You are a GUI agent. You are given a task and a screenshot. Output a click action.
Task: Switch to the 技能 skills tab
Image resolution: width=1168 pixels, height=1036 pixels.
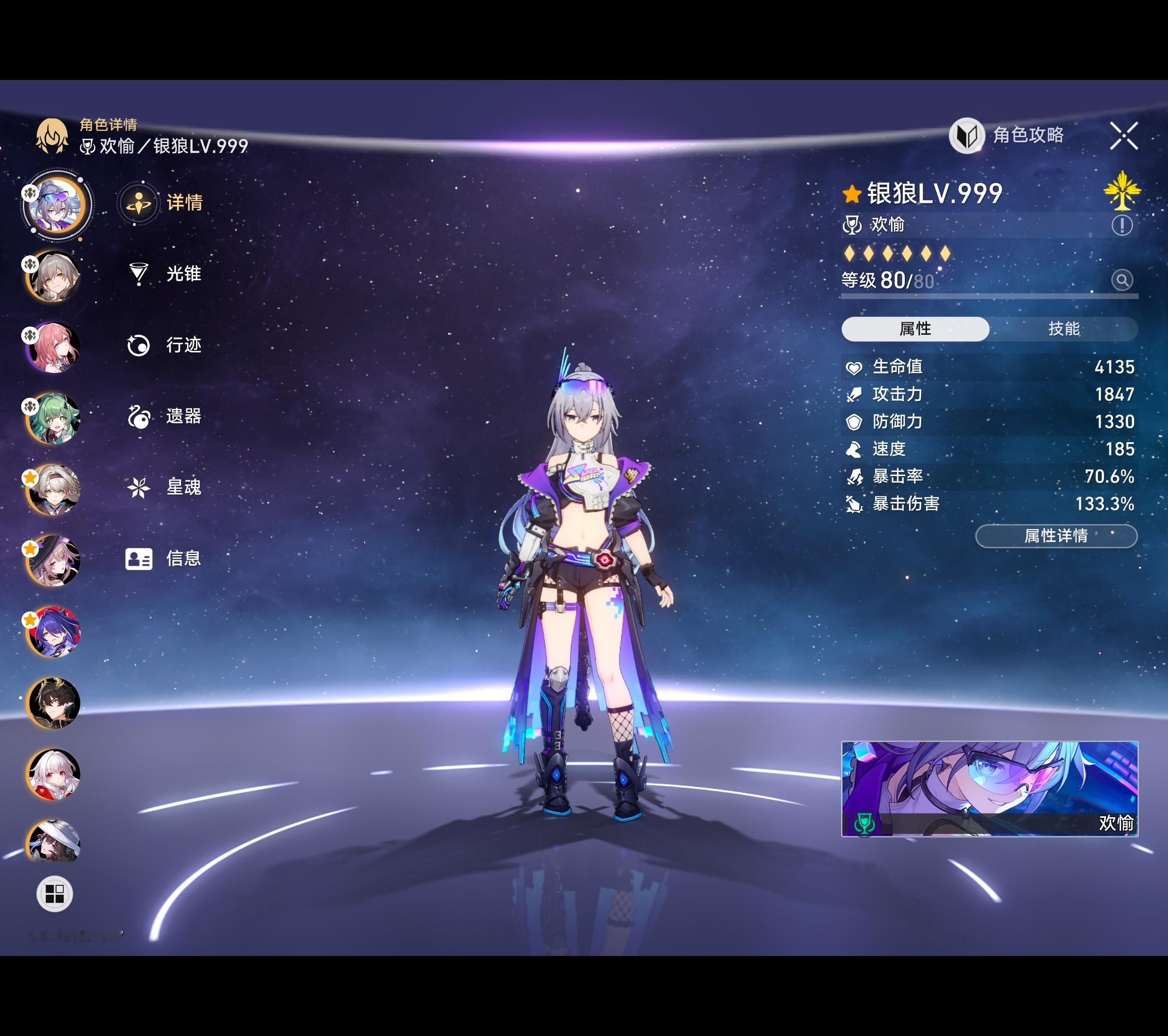click(x=1063, y=329)
